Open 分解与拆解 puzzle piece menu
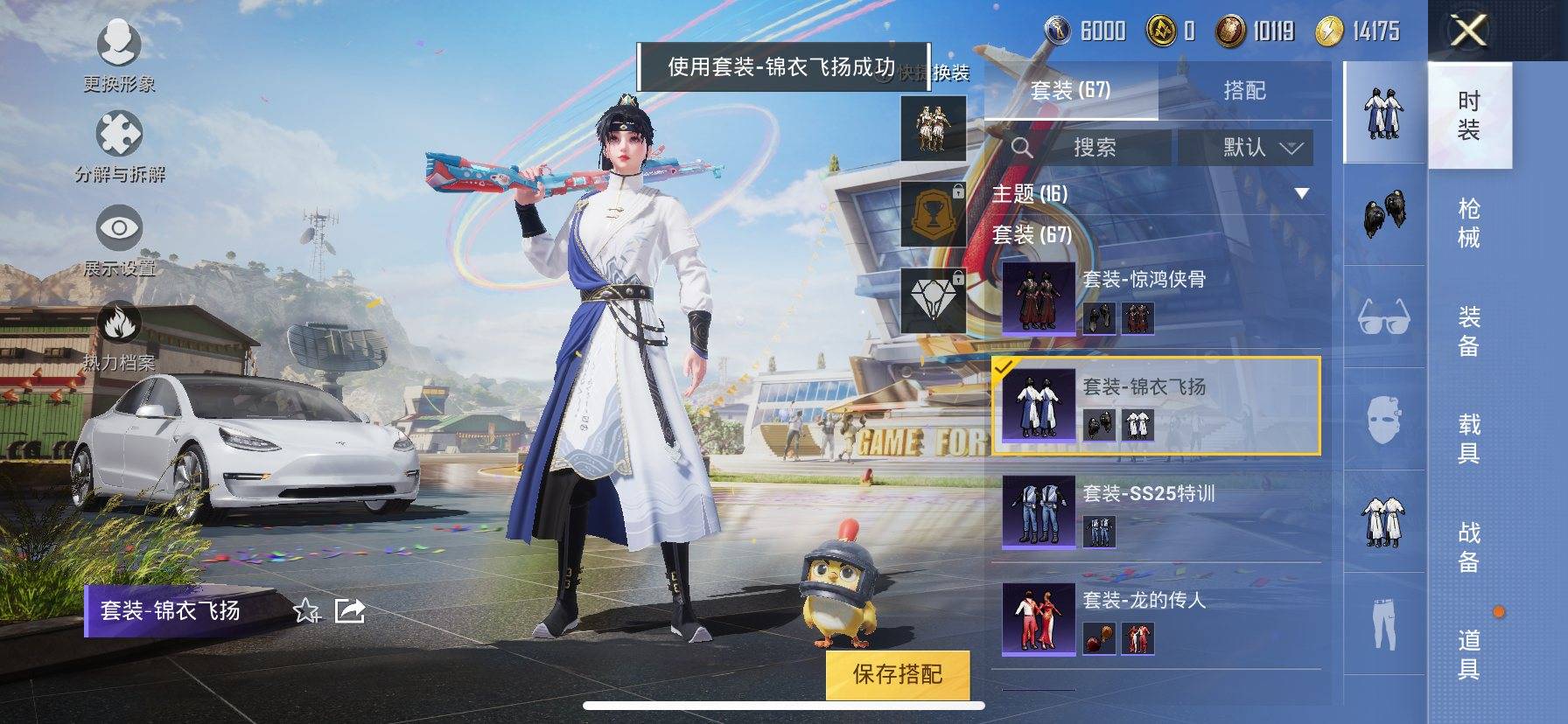Viewport: 1568px width, 724px height. 119,145
